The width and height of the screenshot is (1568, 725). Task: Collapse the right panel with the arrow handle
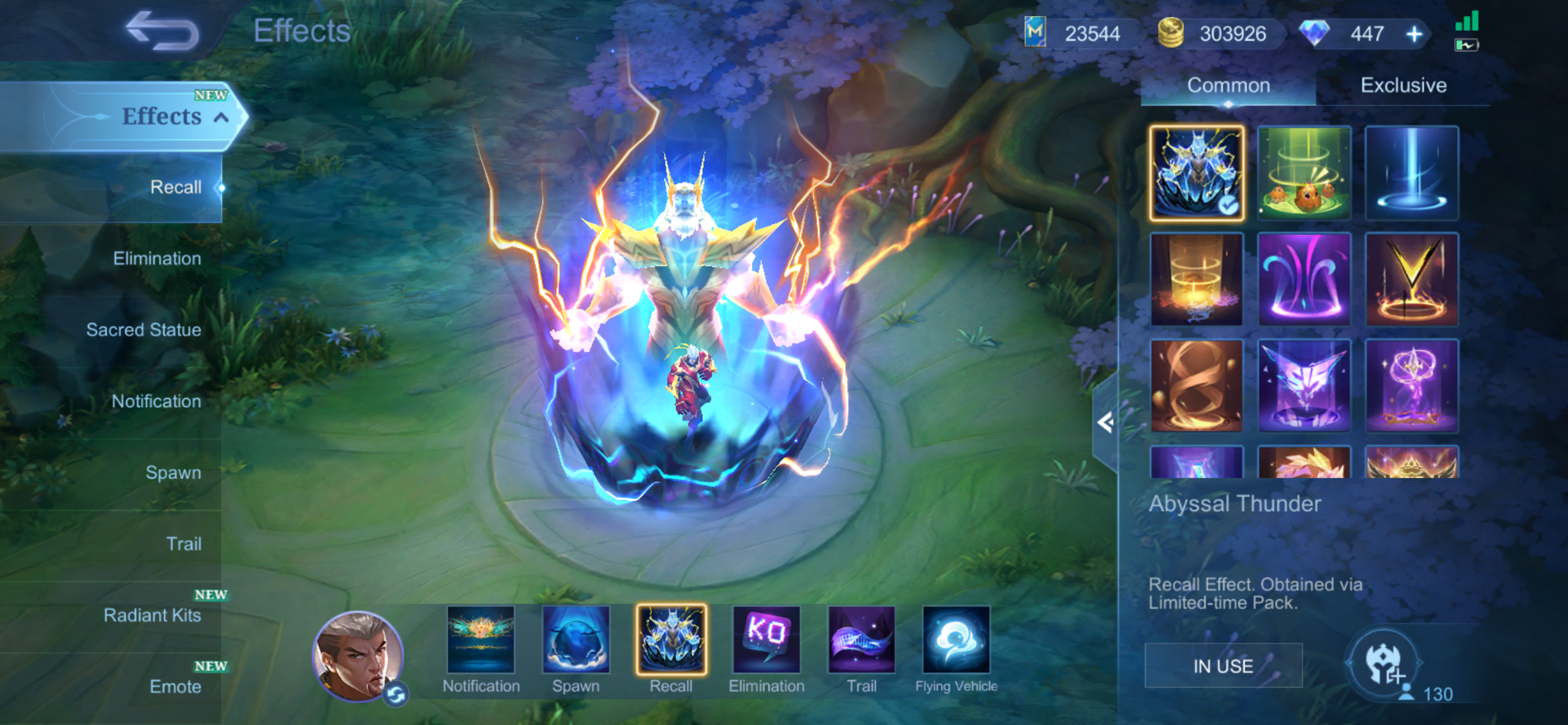pos(1105,423)
